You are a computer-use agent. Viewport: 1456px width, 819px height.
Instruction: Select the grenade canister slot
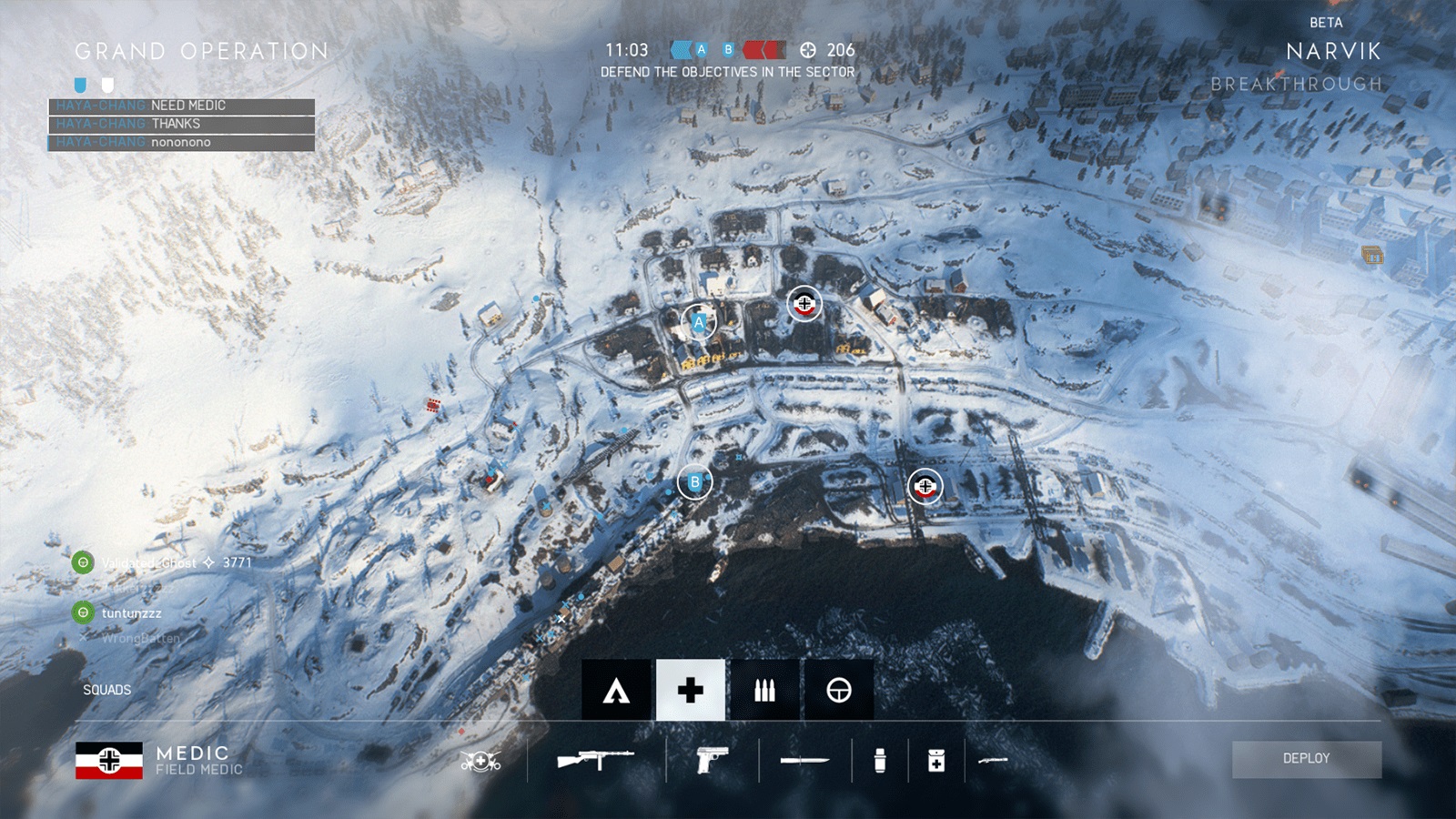point(879,760)
